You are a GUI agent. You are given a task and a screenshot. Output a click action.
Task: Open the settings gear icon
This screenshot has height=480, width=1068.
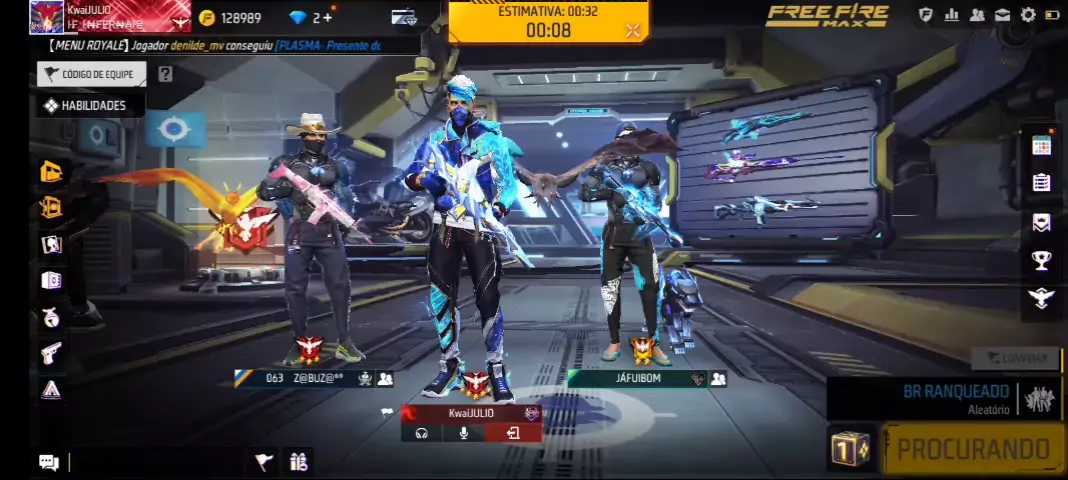tap(1028, 15)
